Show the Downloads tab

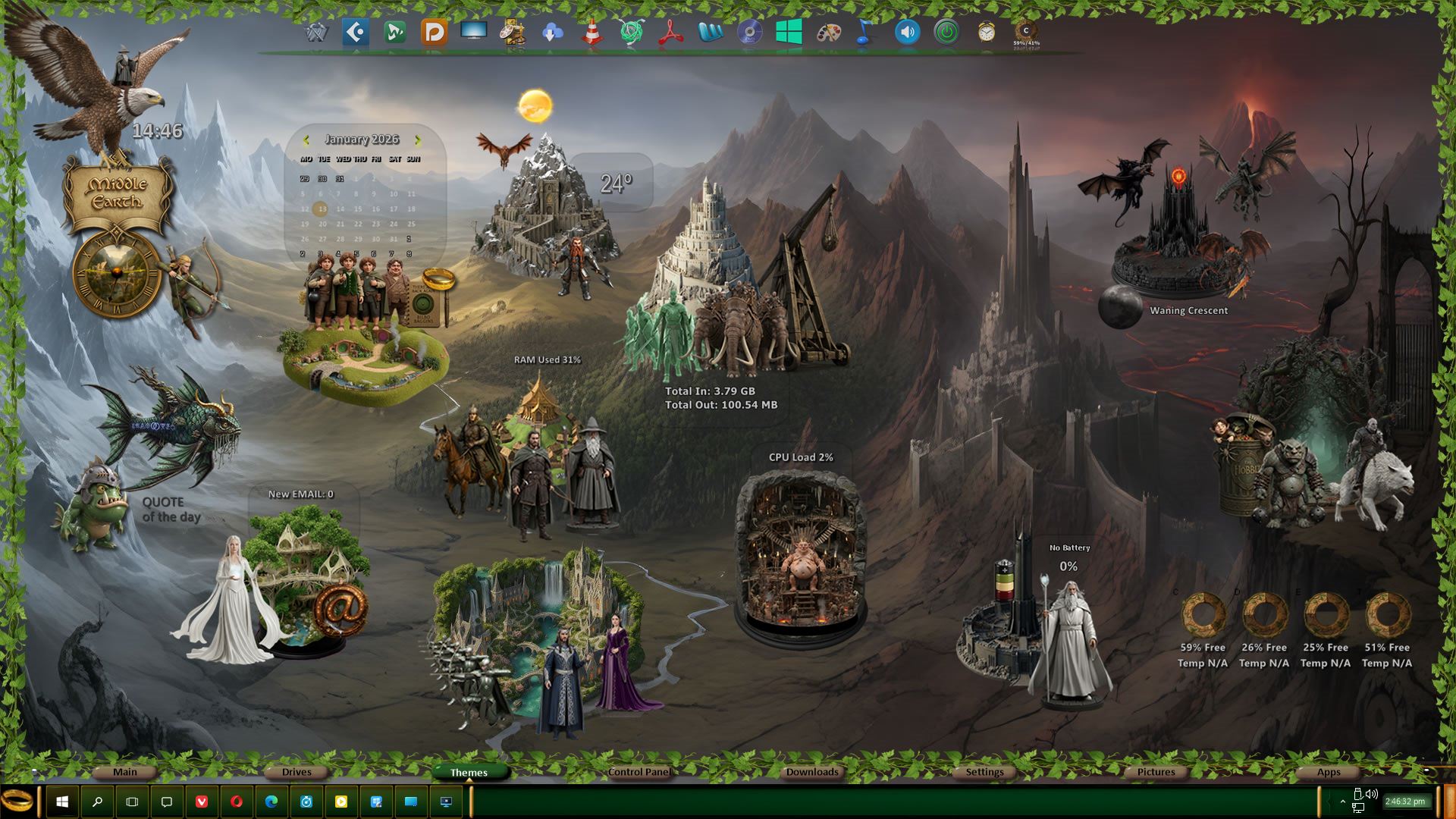[811, 772]
